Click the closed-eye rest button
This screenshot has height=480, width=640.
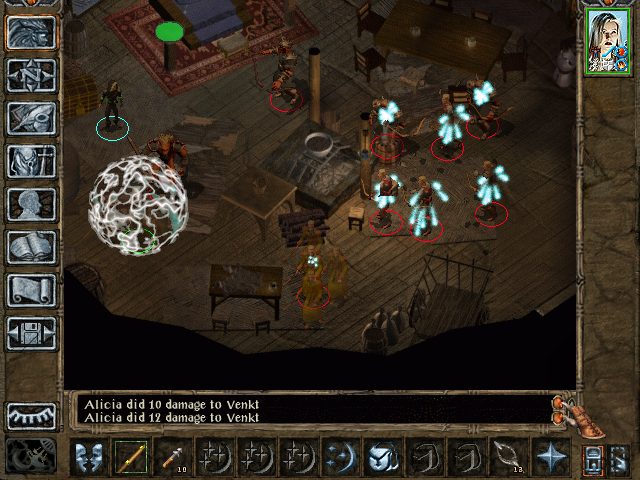32,415
